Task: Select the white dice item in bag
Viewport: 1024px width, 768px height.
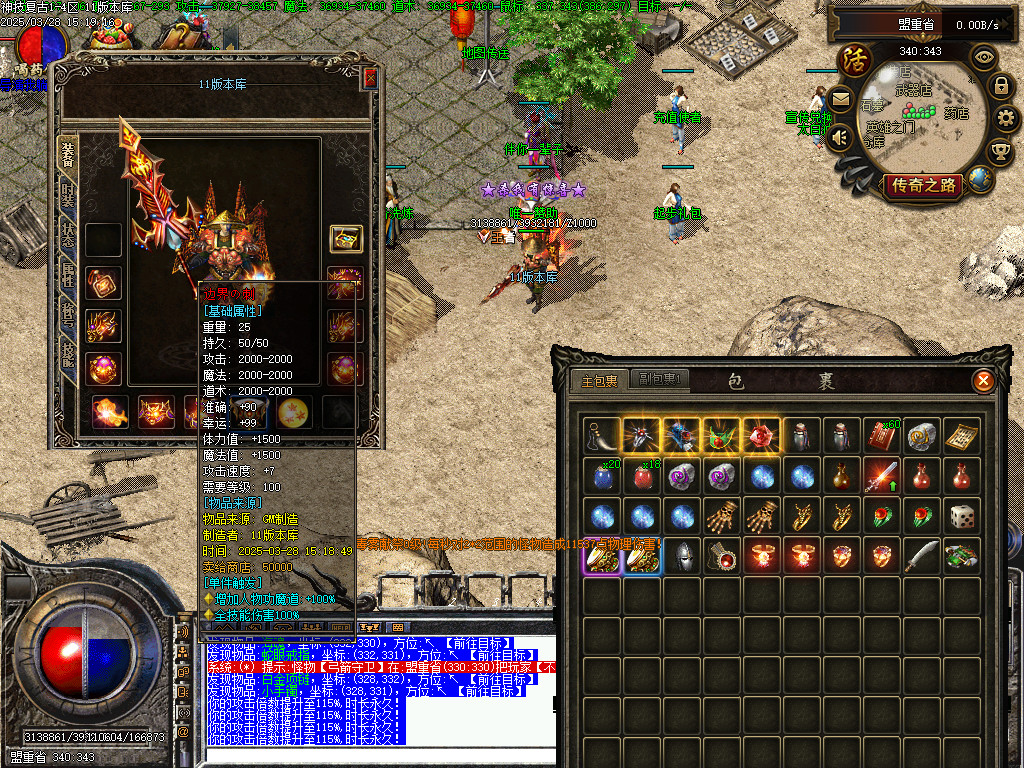Action: pyautogui.click(x=963, y=517)
